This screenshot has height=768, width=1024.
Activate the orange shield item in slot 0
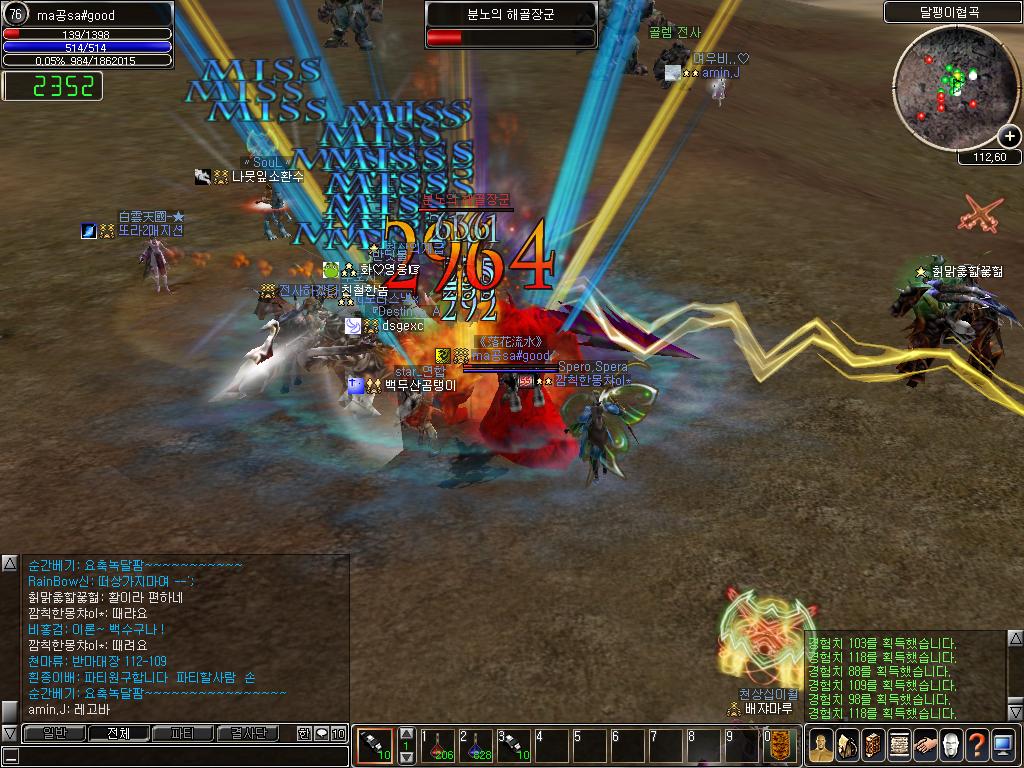click(x=780, y=746)
